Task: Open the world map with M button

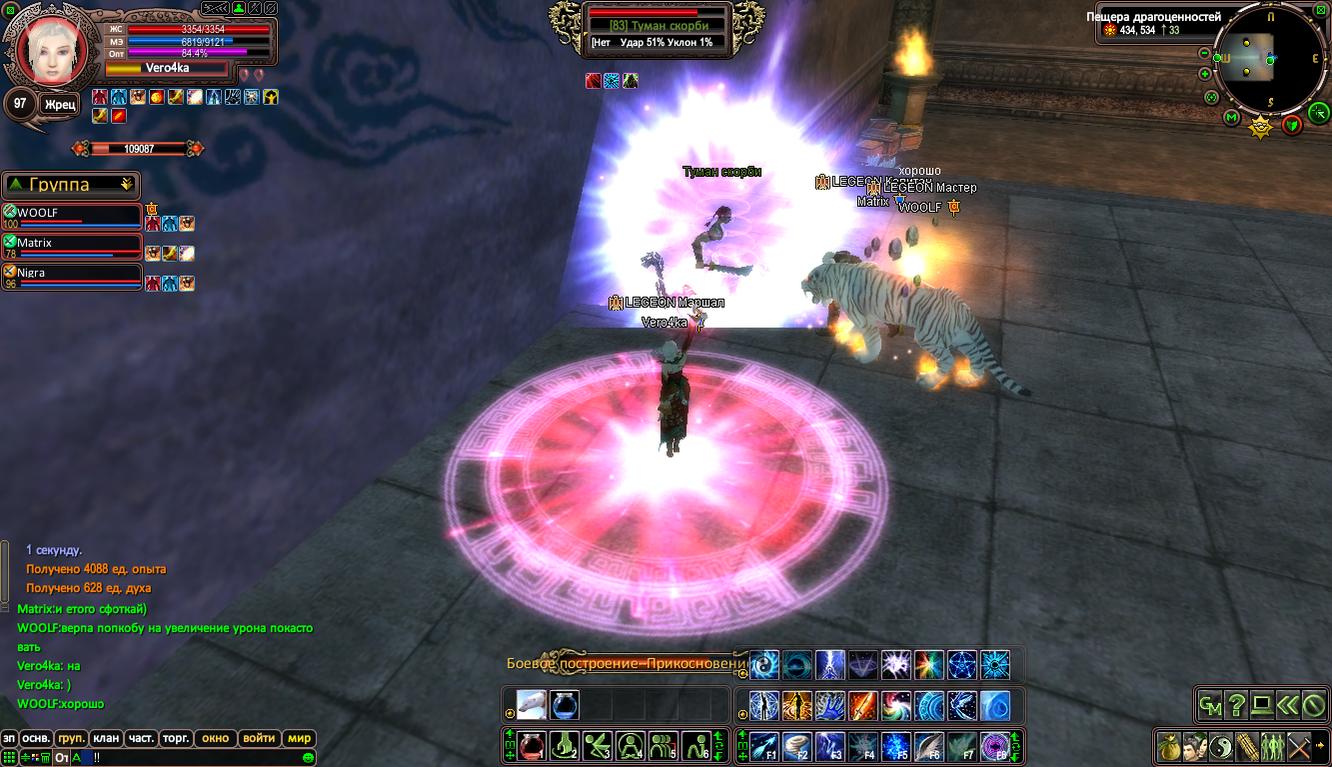Action: tap(1232, 118)
